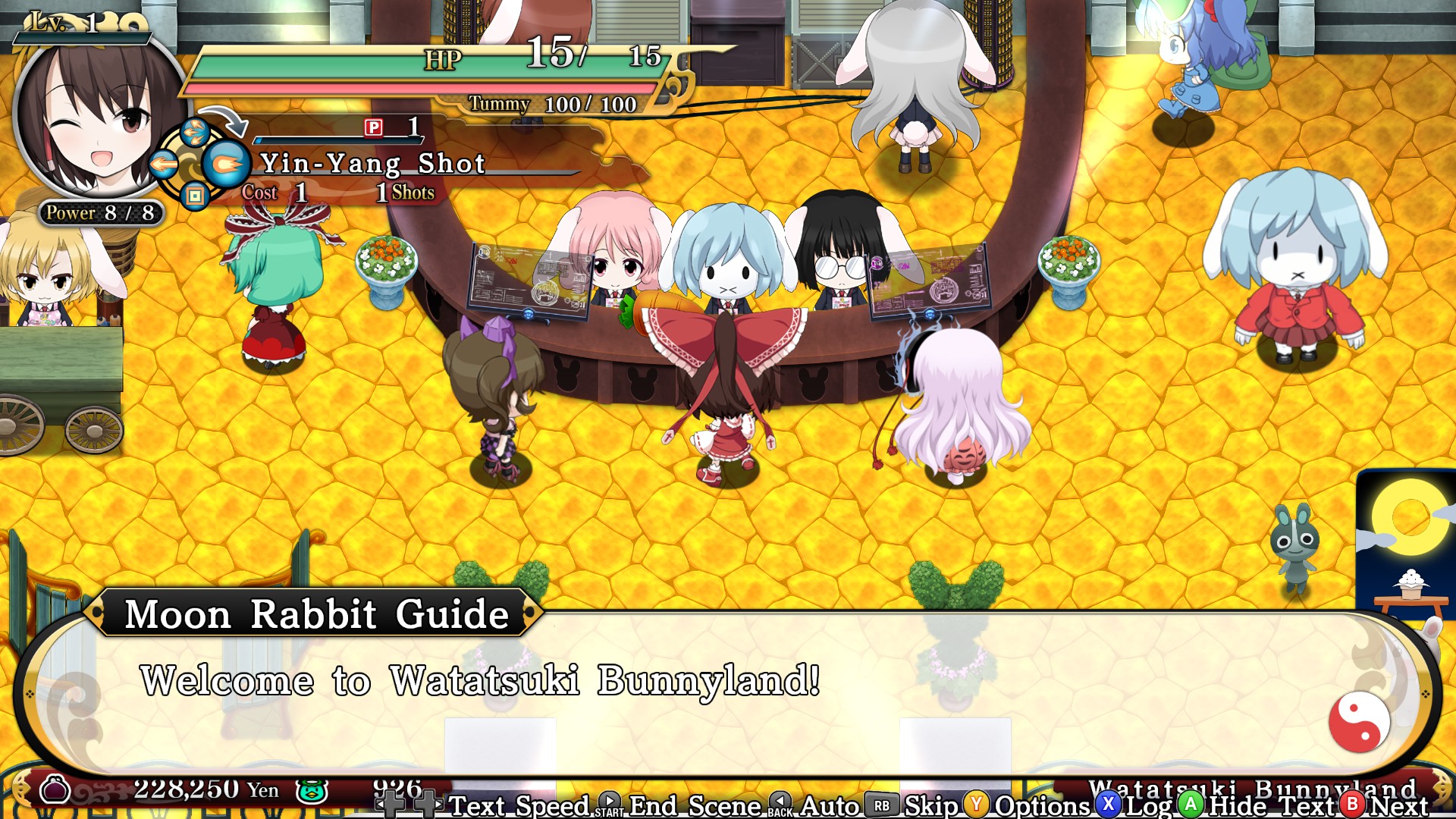Choose End Scene on the bottom bar
This screenshot has height=819, width=1456.
point(695,805)
